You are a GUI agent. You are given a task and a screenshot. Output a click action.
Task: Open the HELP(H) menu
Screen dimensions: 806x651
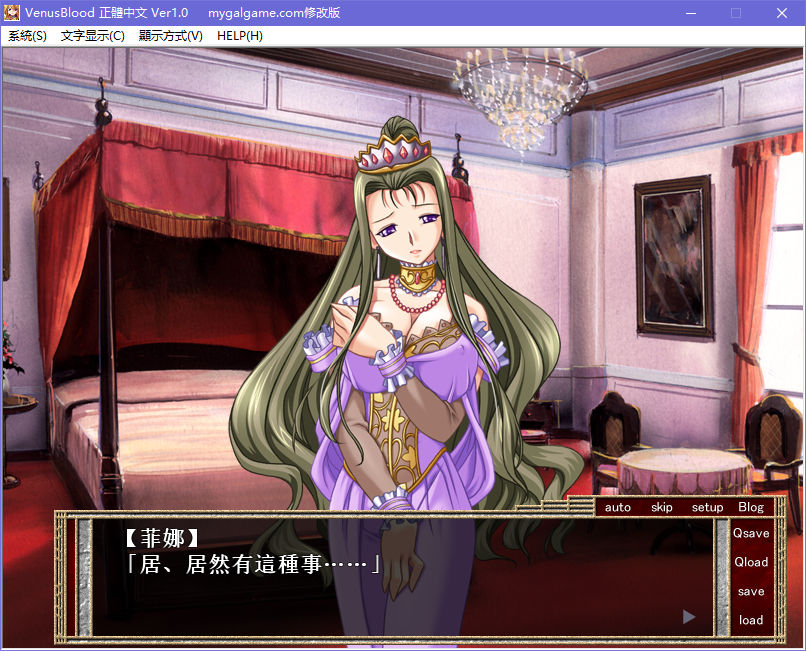pos(240,36)
